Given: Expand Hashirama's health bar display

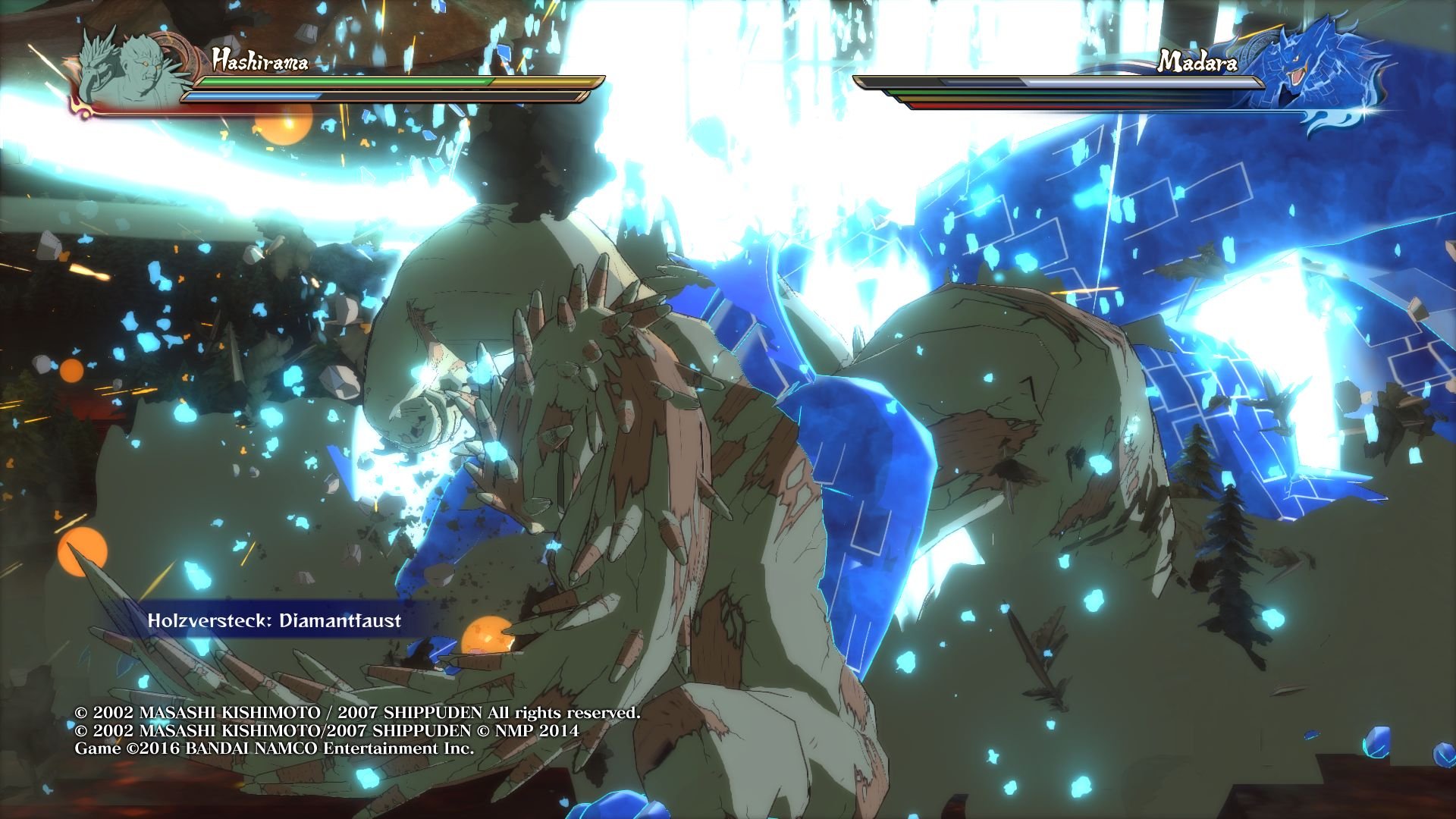Looking at the screenshot, I should [x=379, y=80].
